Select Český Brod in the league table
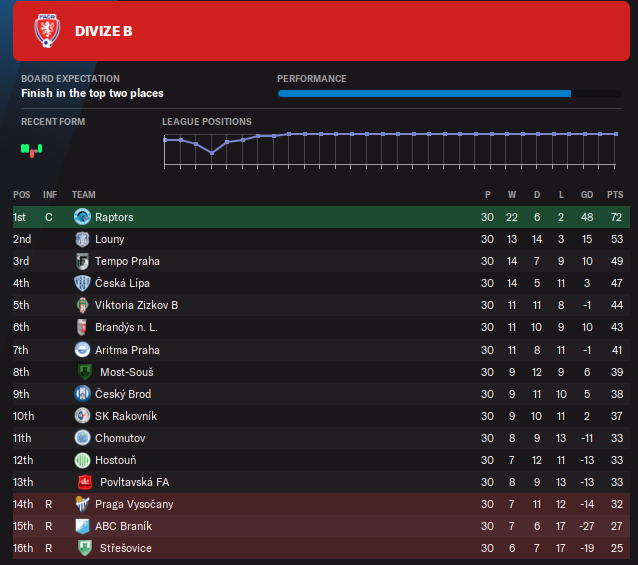Screen dimensions: 638x565 tap(123, 394)
